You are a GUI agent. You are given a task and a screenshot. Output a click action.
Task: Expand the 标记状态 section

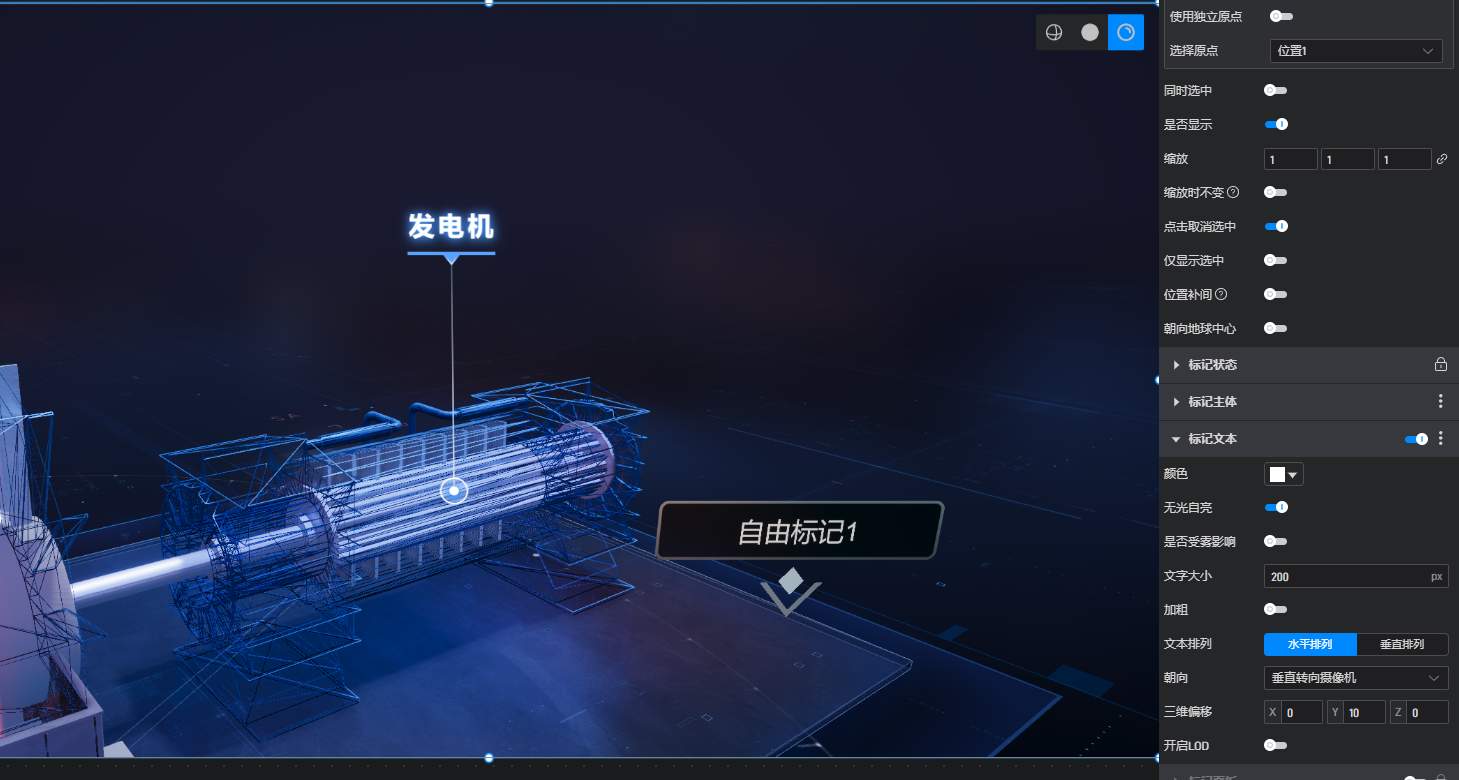coord(1212,365)
